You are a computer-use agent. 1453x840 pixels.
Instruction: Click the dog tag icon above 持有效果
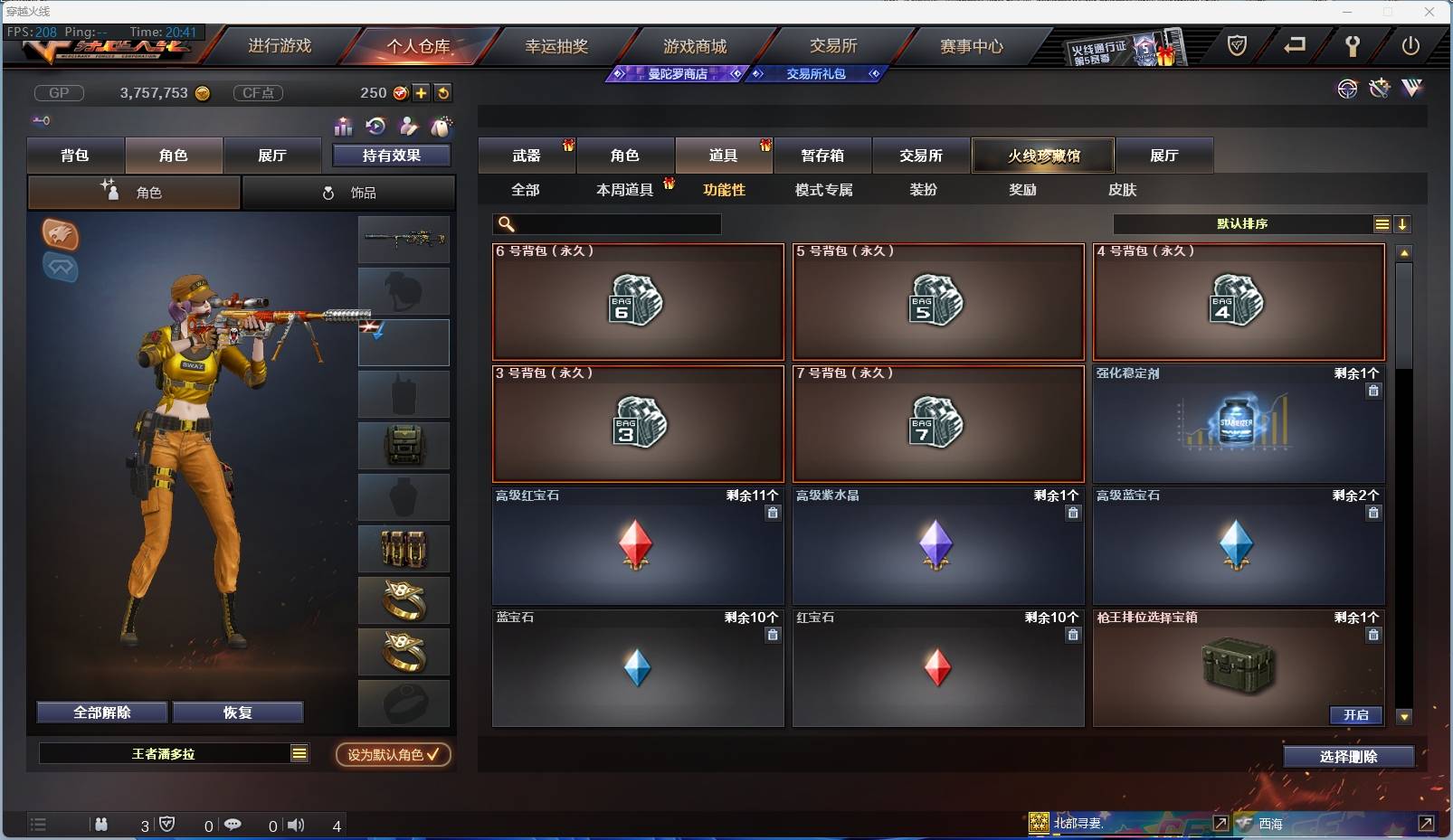[x=443, y=127]
